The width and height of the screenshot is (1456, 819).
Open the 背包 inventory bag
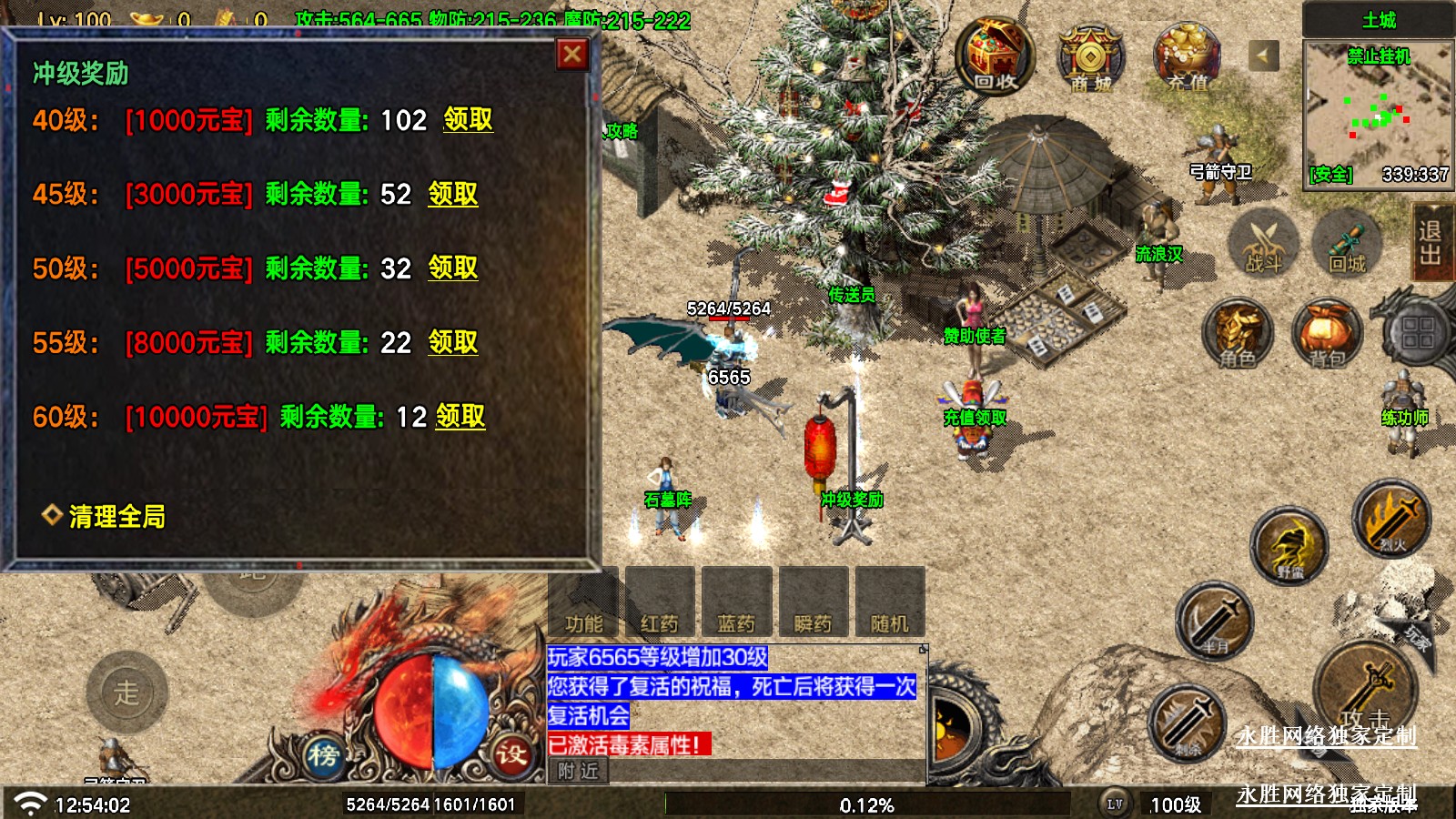[x=1328, y=333]
